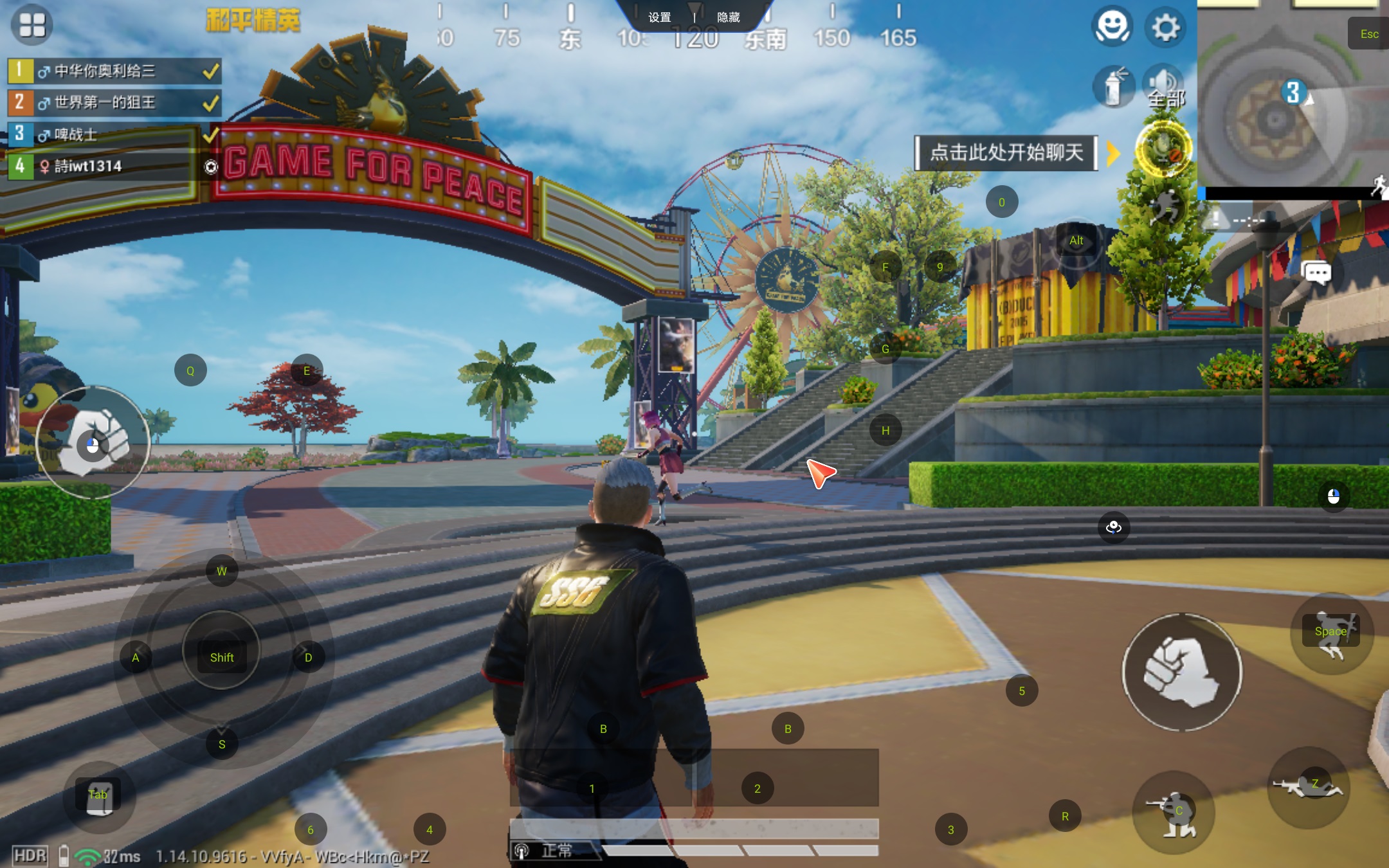Hide the key overlay with 隐藏
Image resolution: width=1389 pixels, height=868 pixels.
(x=728, y=17)
